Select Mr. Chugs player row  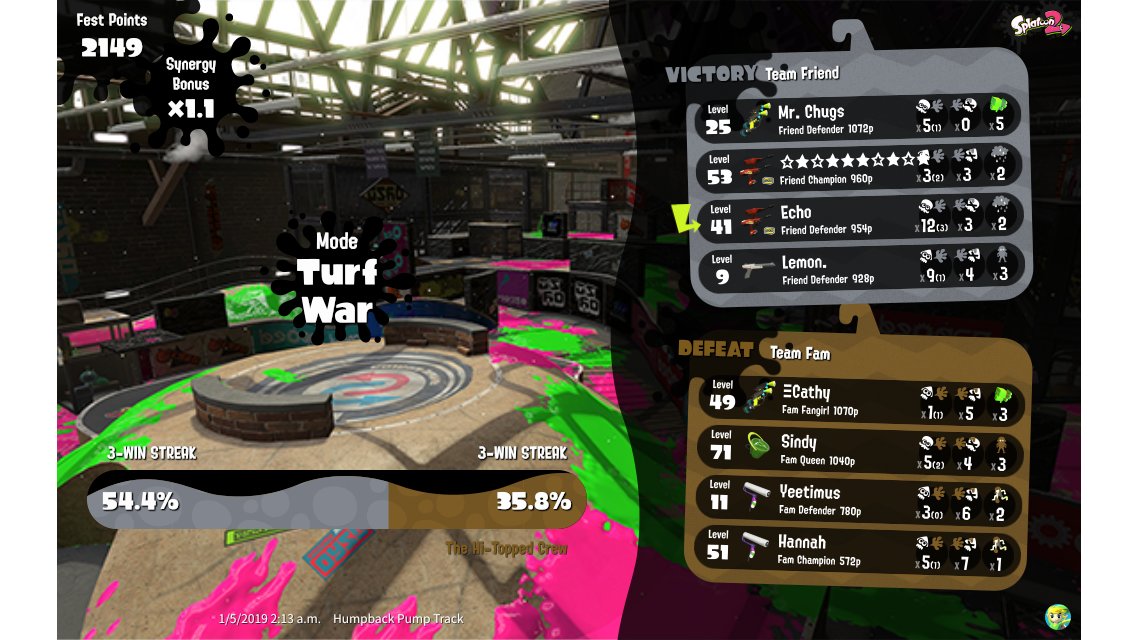[x=860, y=117]
